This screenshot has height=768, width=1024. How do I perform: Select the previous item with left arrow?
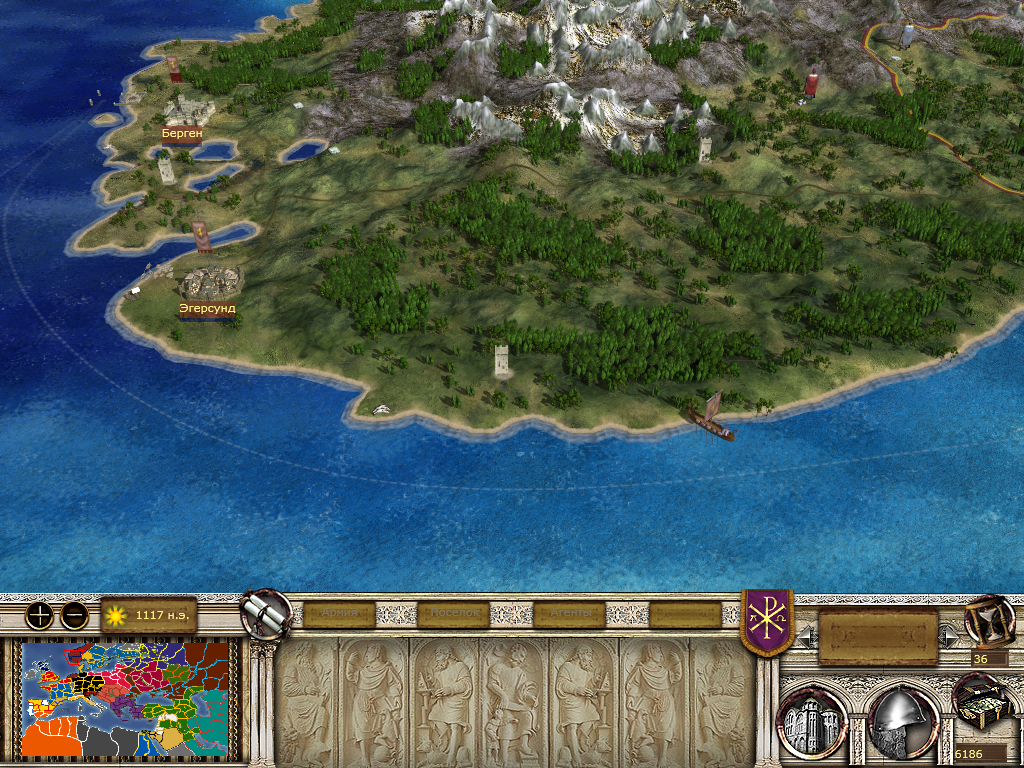point(806,636)
